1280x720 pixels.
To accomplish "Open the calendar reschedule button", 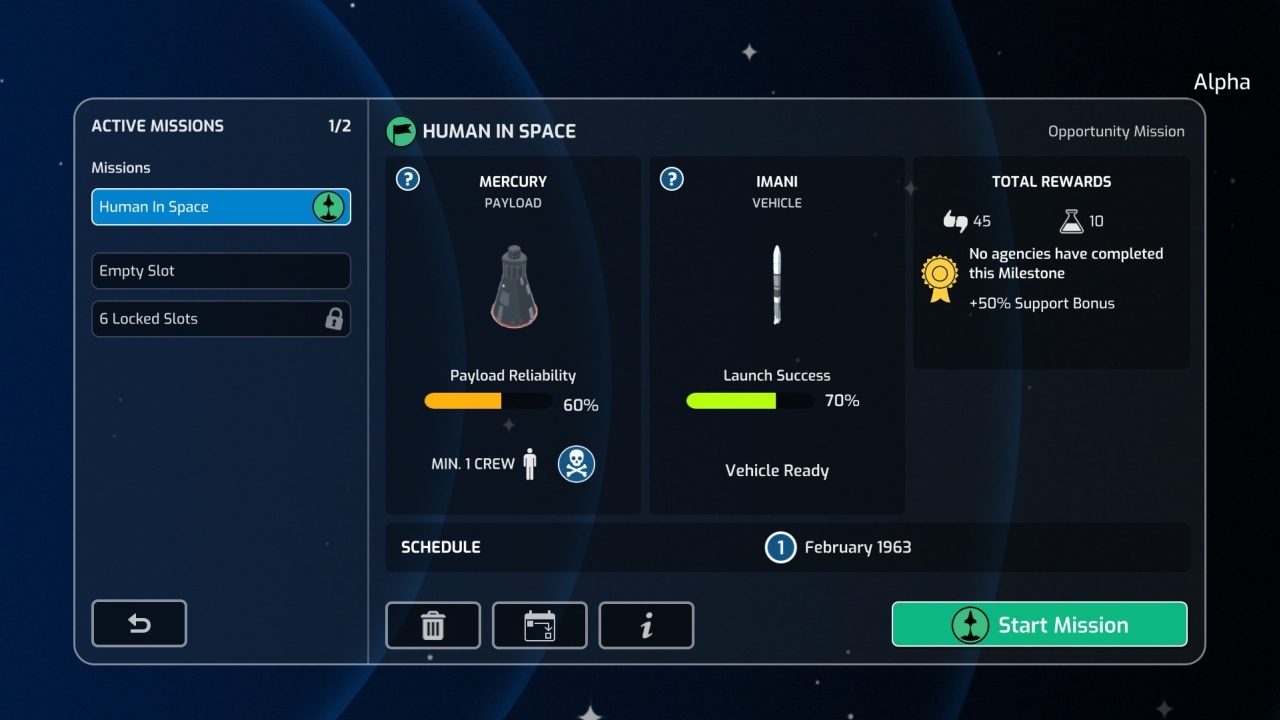I will point(540,626).
